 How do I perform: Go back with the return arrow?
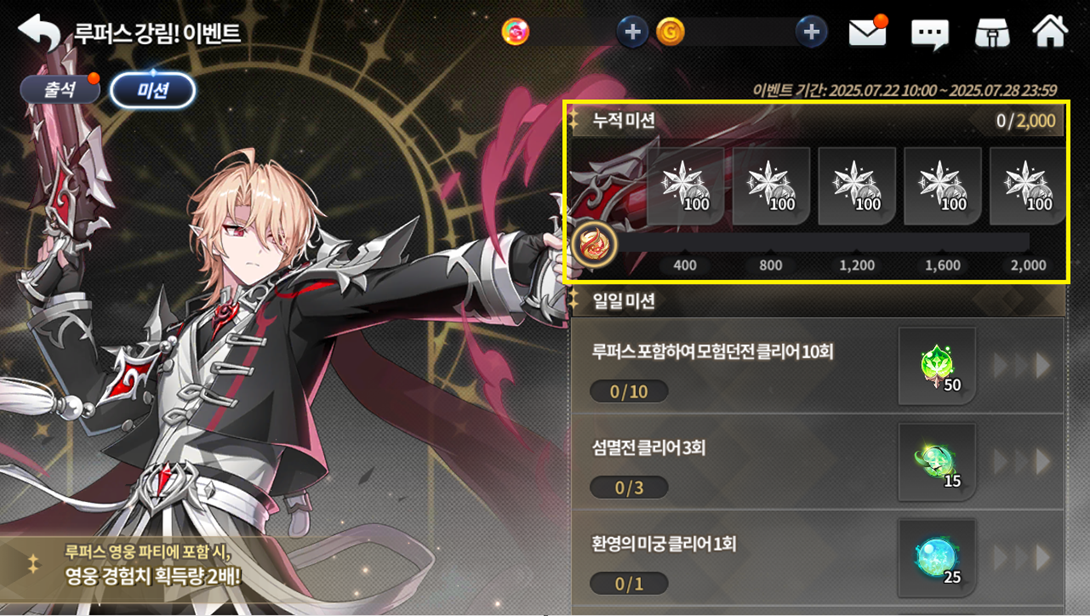(x=38, y=32)
